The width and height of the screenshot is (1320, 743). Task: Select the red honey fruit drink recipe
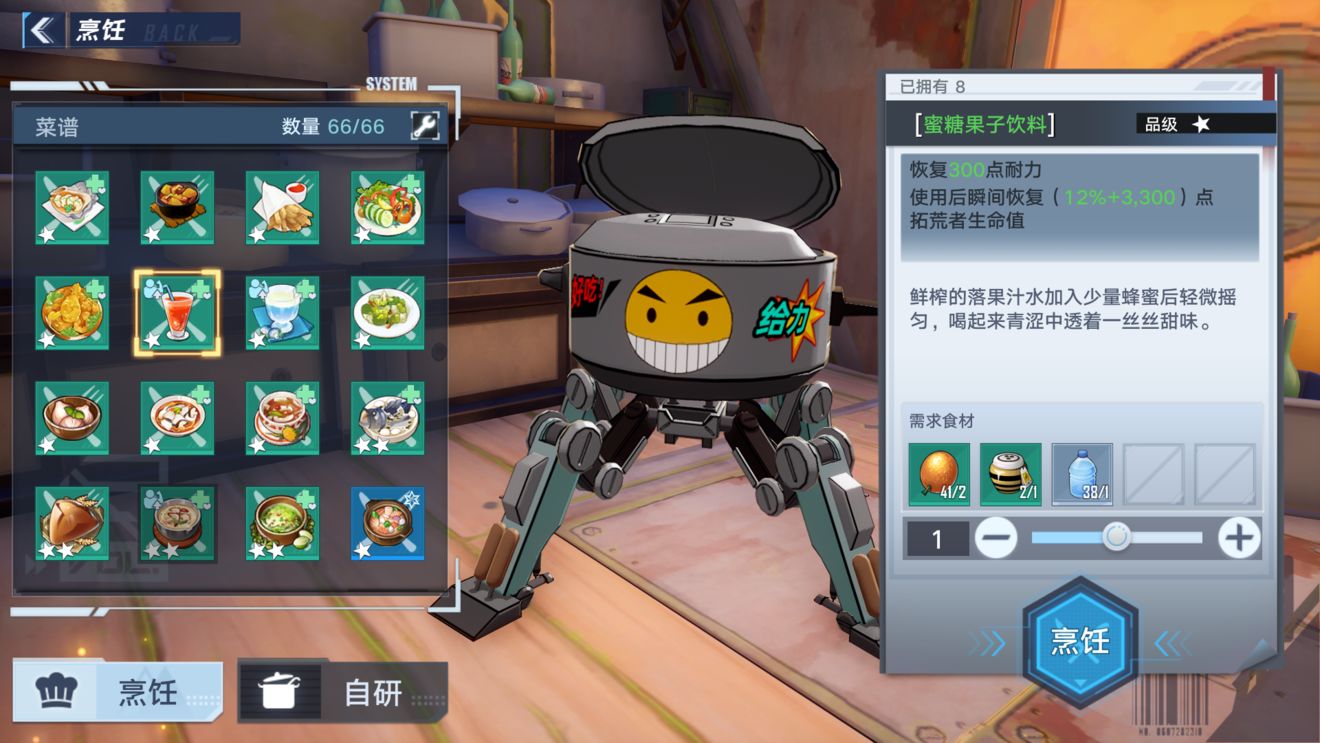pos(177,313)
